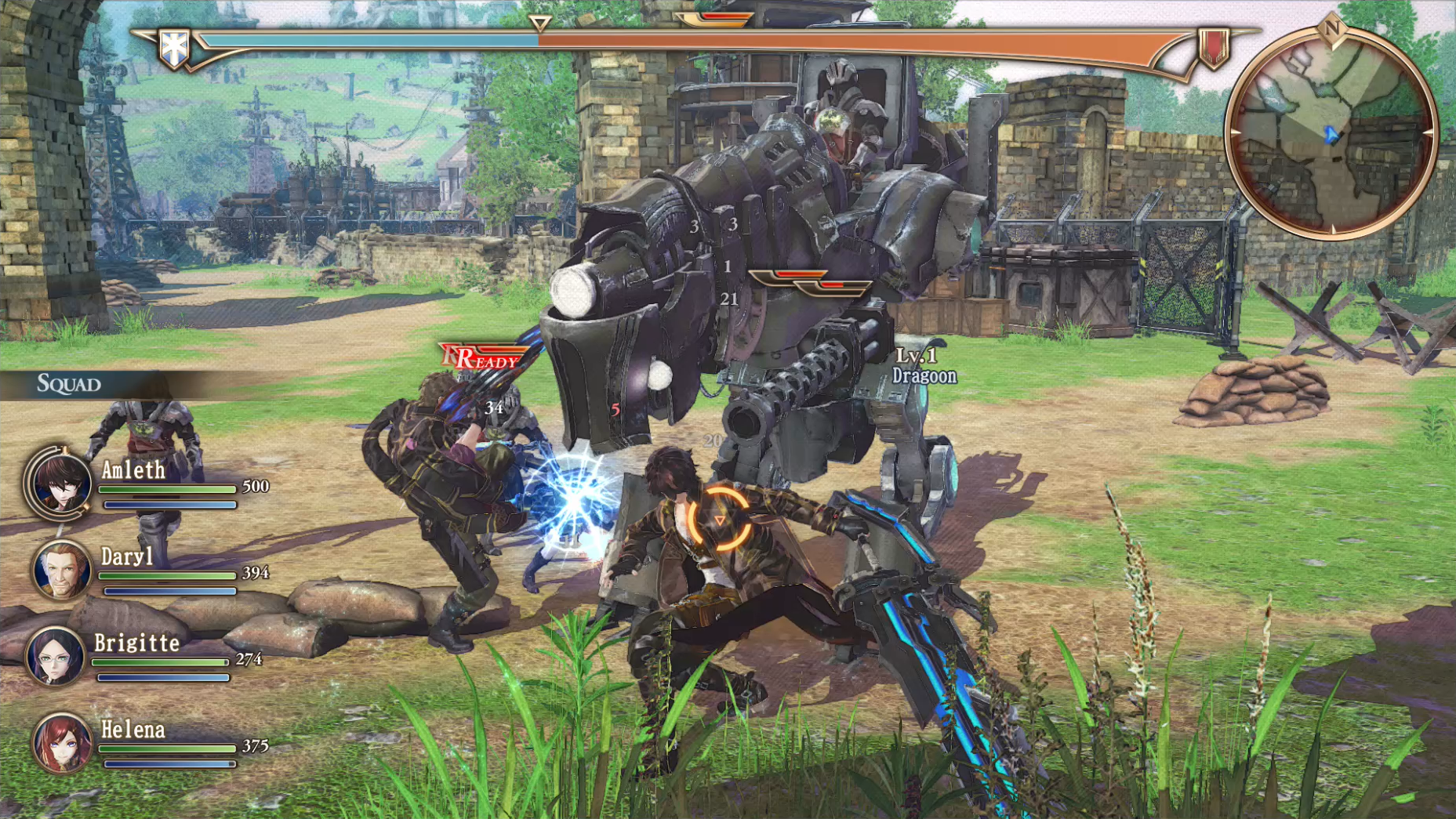1456x819 pixels.
Task: Click the blue allied shield emblem
Action: pos(173,48)
